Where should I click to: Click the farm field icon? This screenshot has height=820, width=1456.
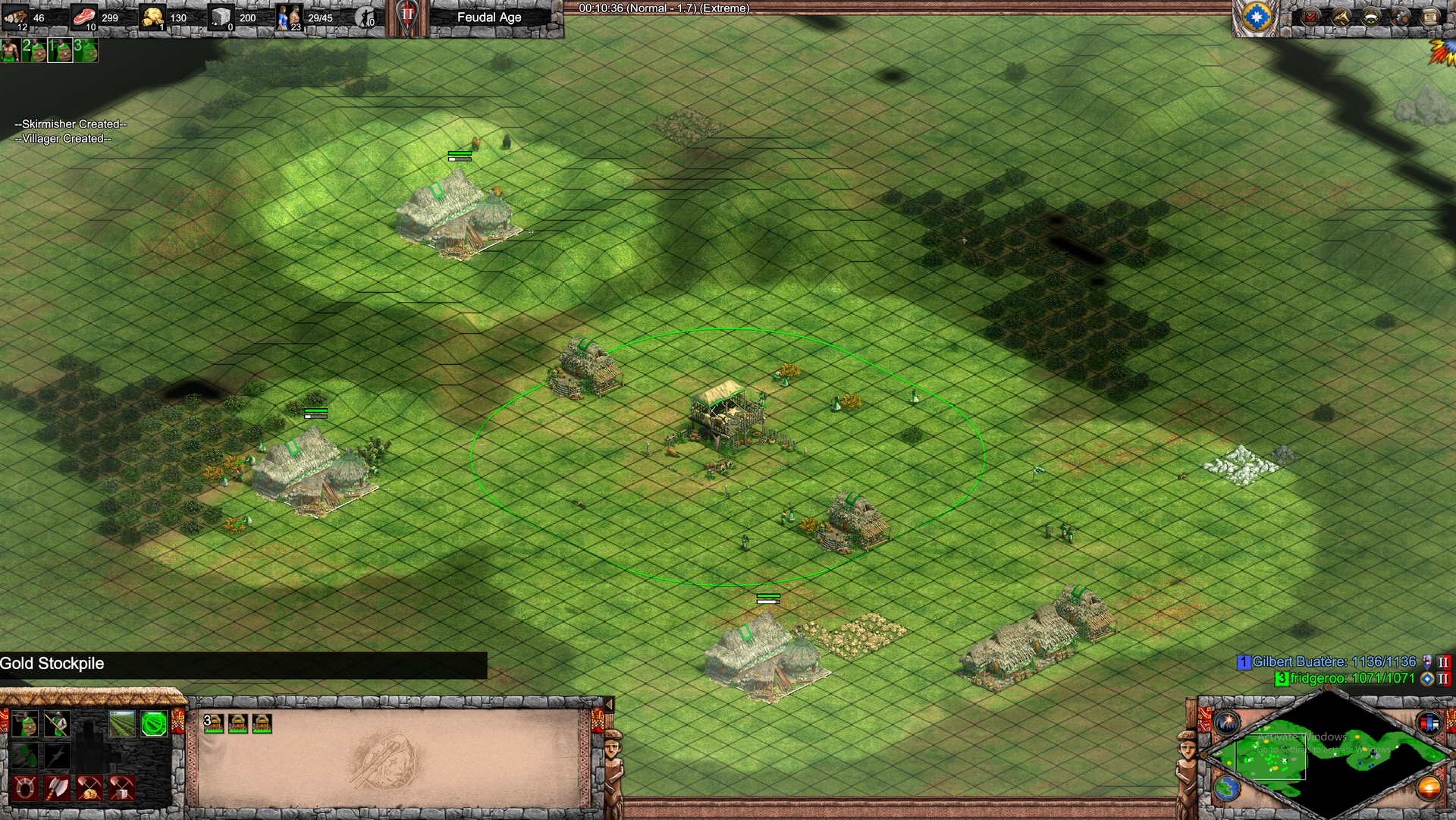[x=121, y=724]
